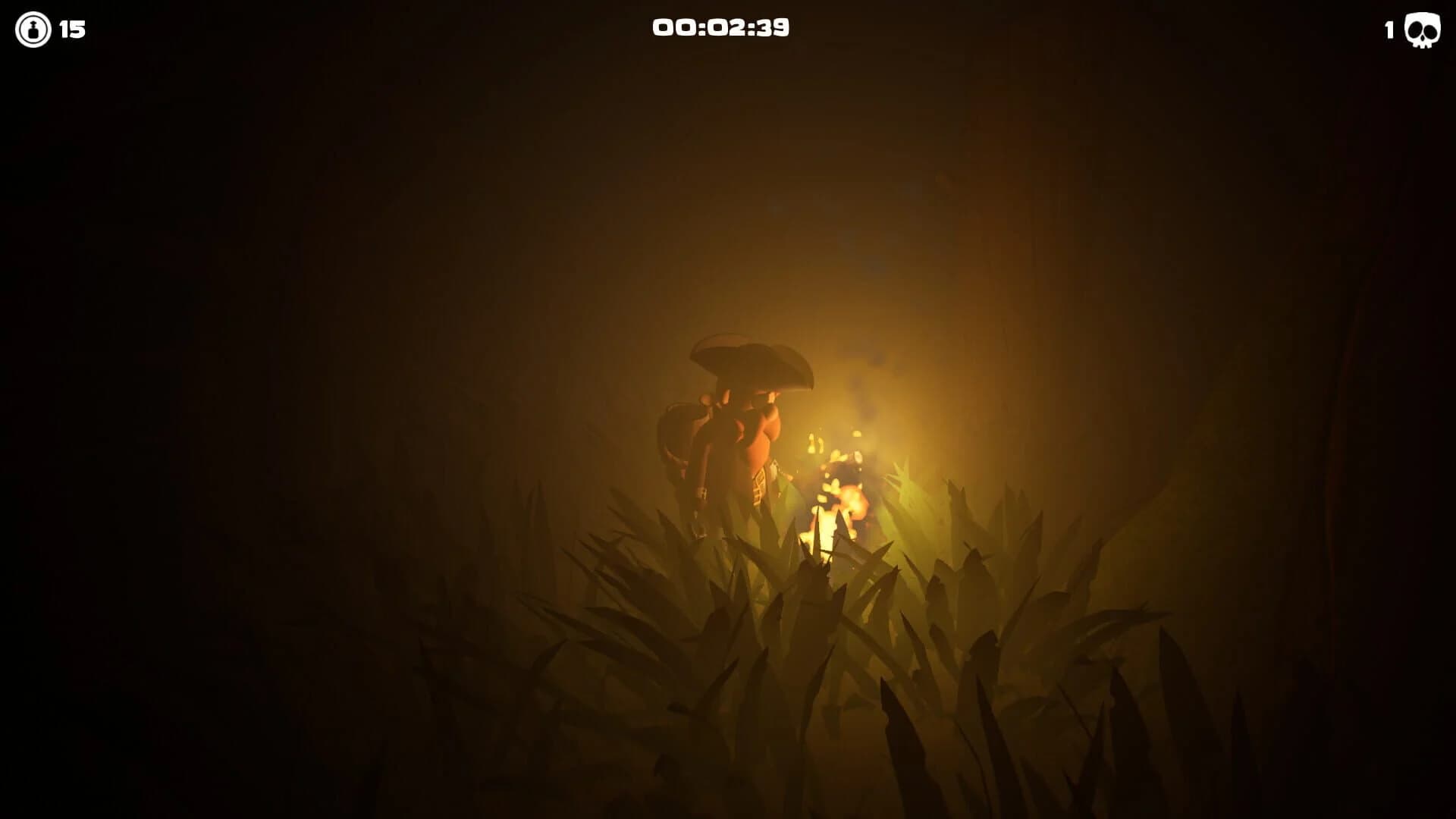Tap the white flask inside the circle badge

[32, 31]
